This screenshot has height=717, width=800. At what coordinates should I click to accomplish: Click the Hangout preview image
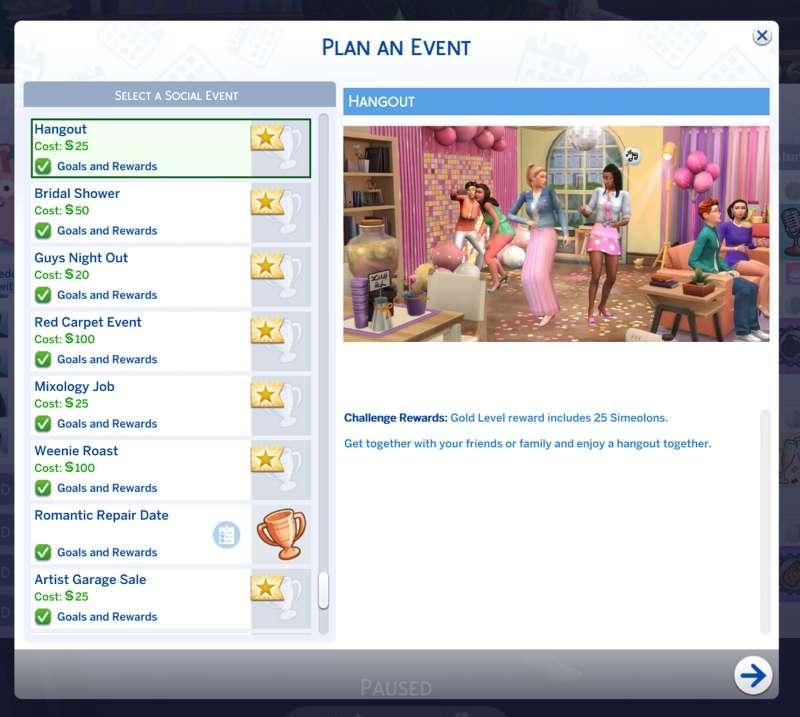556,234
